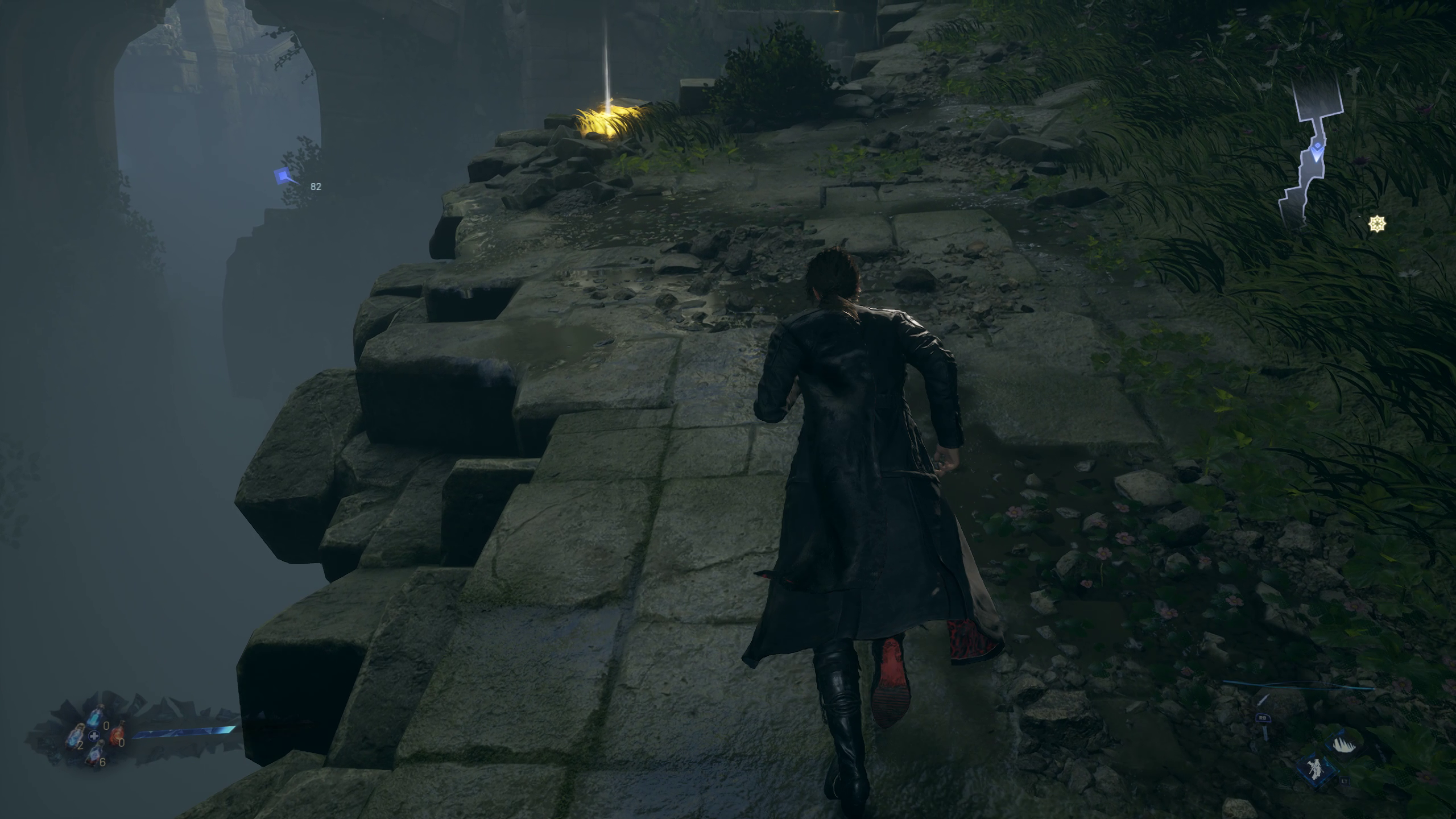The height and width of the screenshot is (819, 1456).
Task: Use the bottom potion with count 6
Action: pyautogui.click(x=95, y=754)
